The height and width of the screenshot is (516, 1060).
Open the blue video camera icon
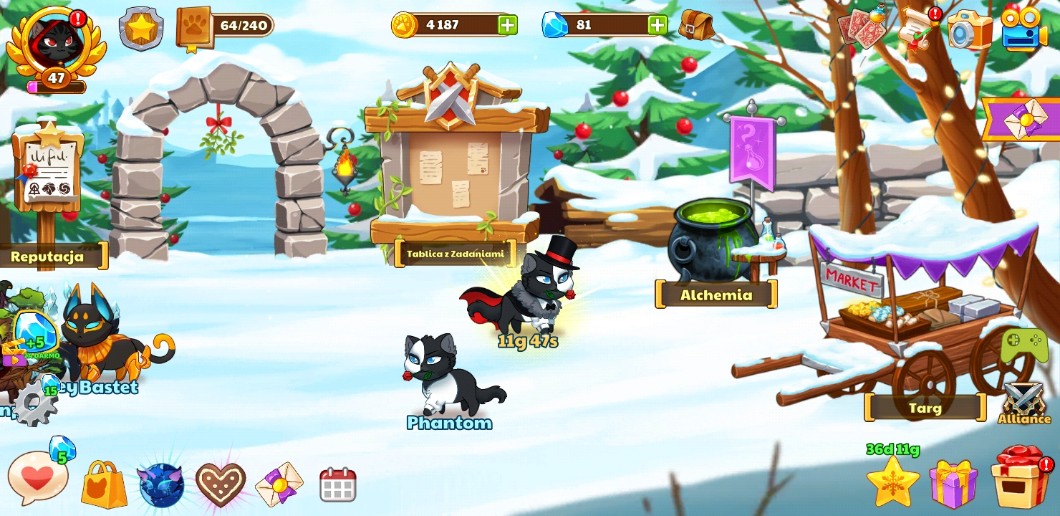tap(1023, 28)
